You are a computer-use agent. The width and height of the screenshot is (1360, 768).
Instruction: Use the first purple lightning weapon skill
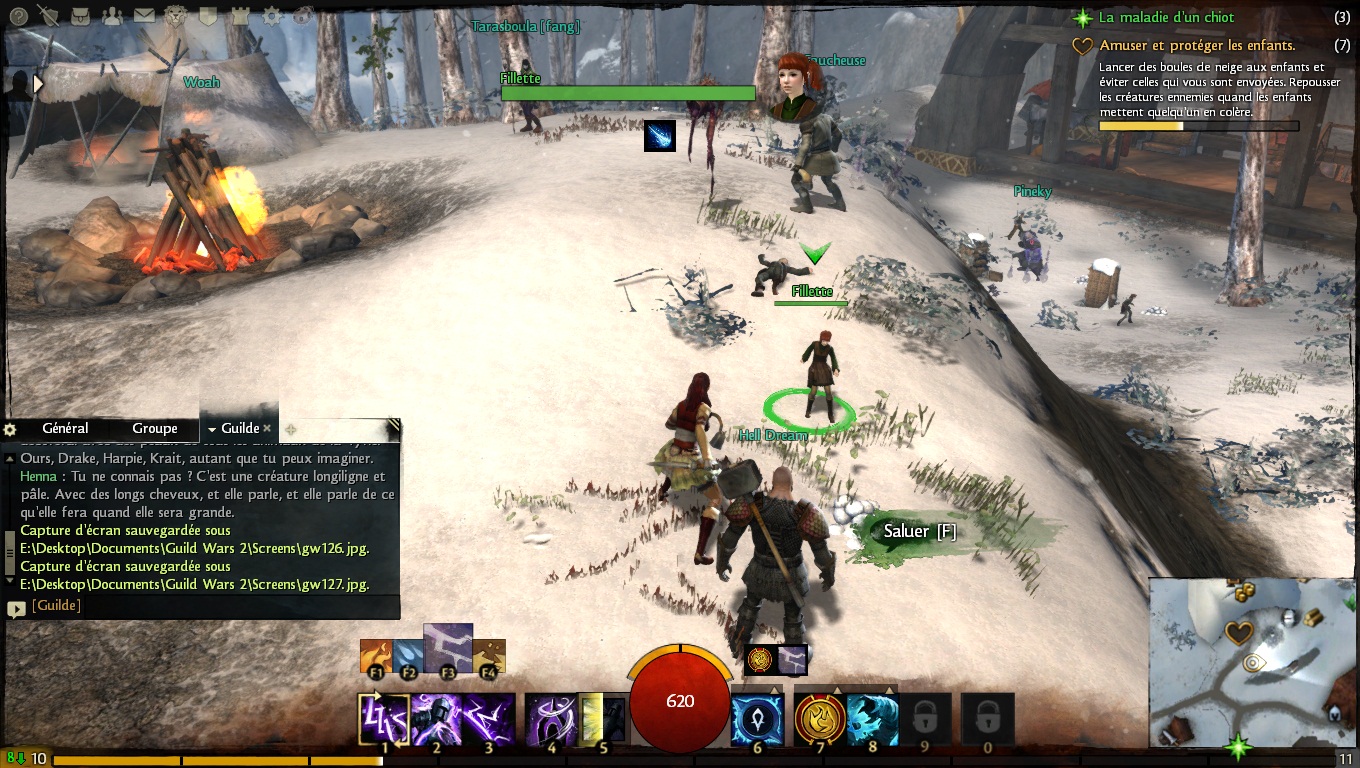[383, 719]
